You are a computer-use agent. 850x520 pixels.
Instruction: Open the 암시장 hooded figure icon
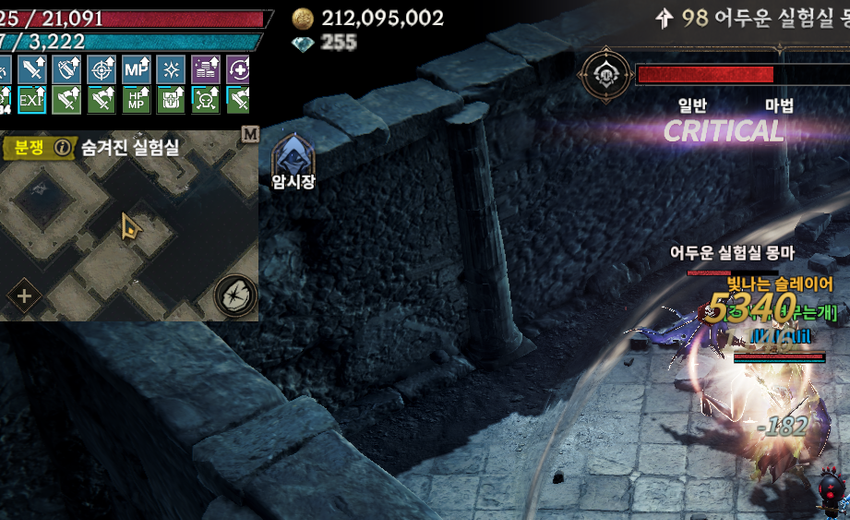[x=294, y=155]
